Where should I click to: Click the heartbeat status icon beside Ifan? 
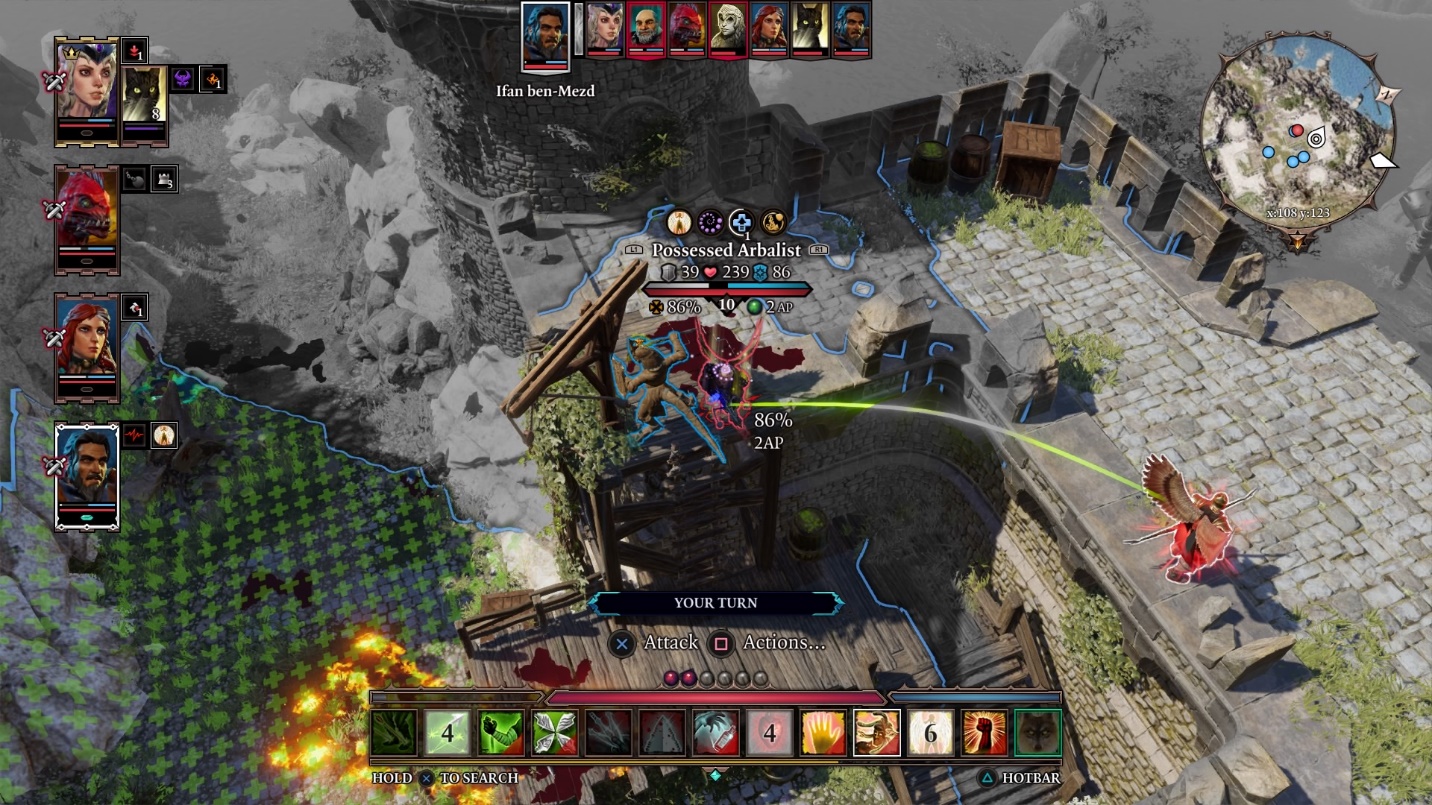[x=135, y=435]
